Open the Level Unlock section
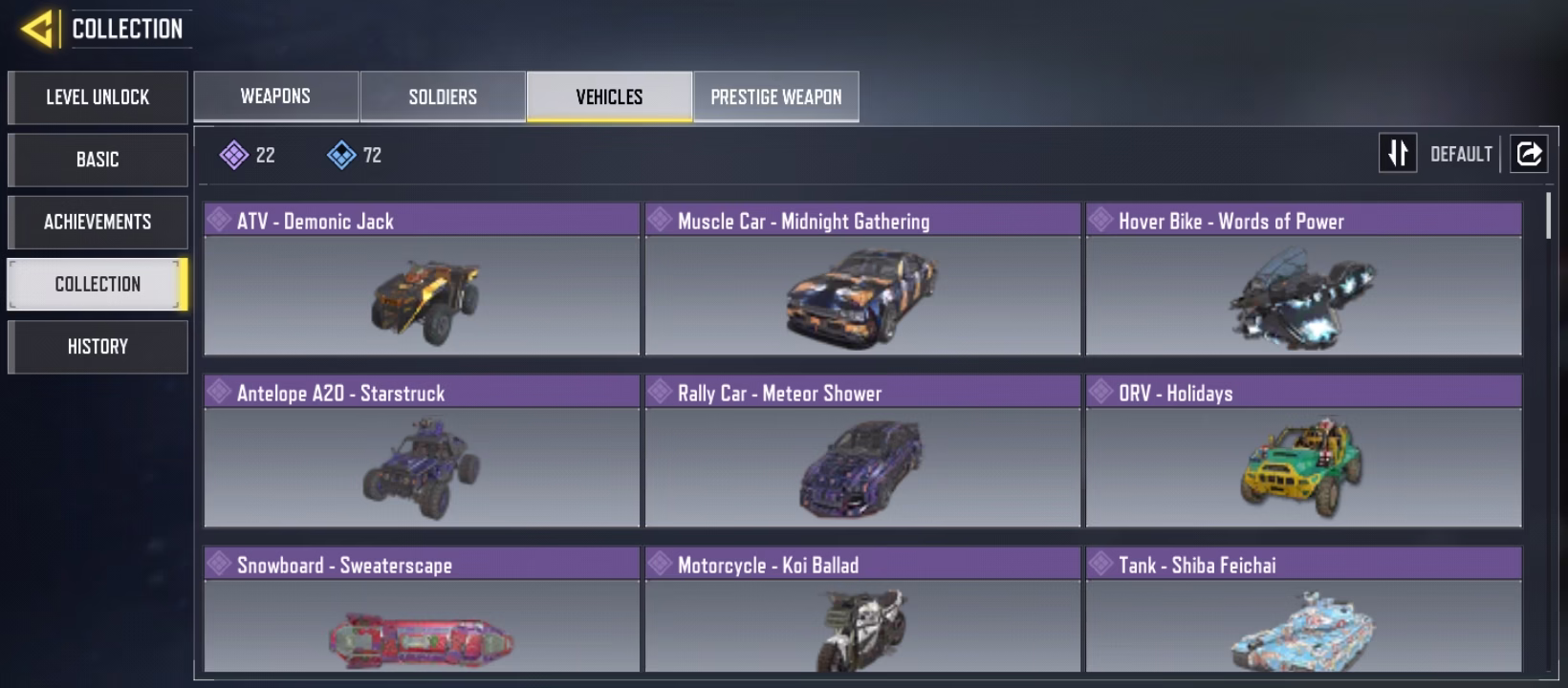Viewport: 1568px width, 688px height. [x=98, y=97]
